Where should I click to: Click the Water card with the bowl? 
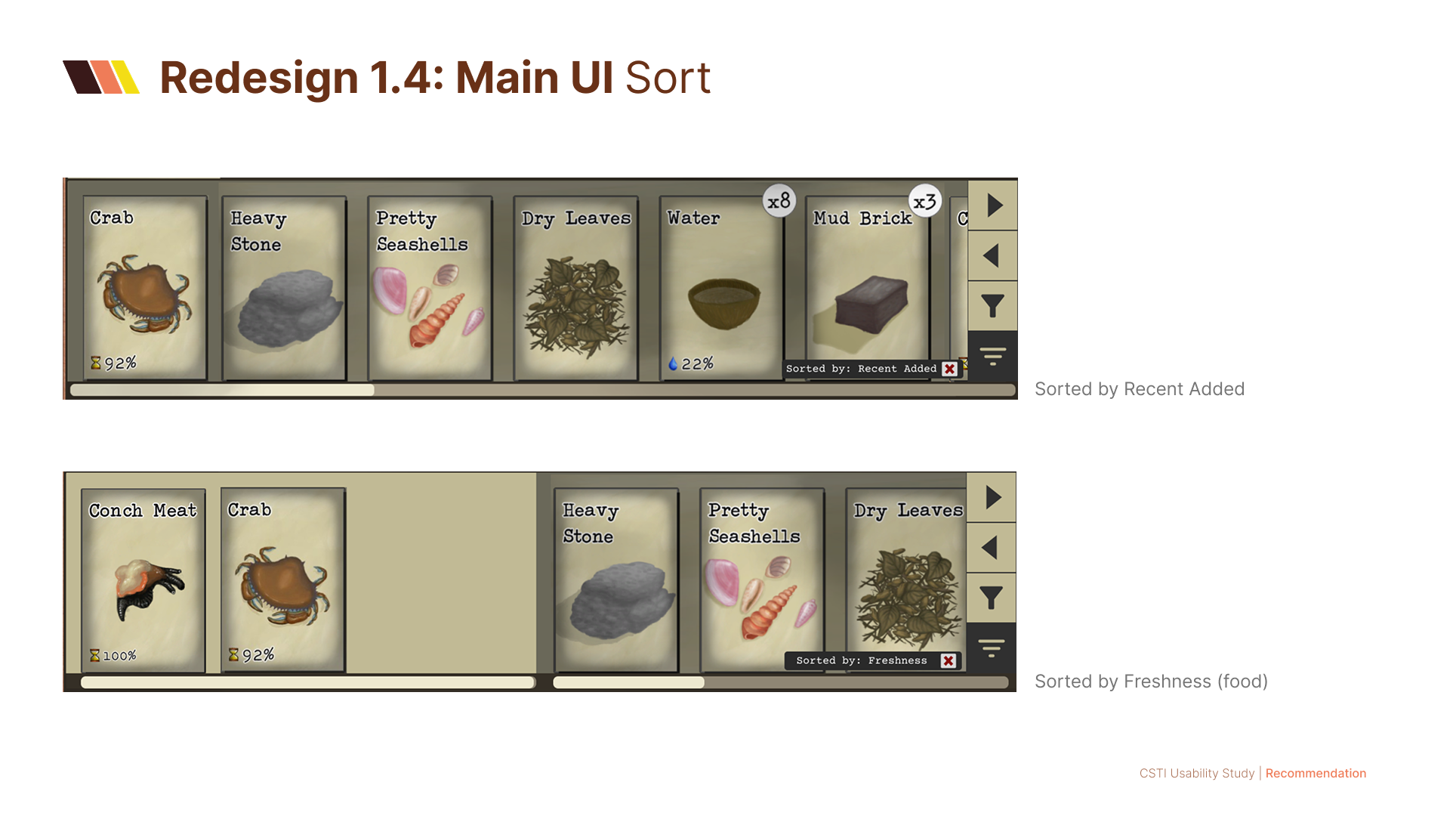coord(719,287)
